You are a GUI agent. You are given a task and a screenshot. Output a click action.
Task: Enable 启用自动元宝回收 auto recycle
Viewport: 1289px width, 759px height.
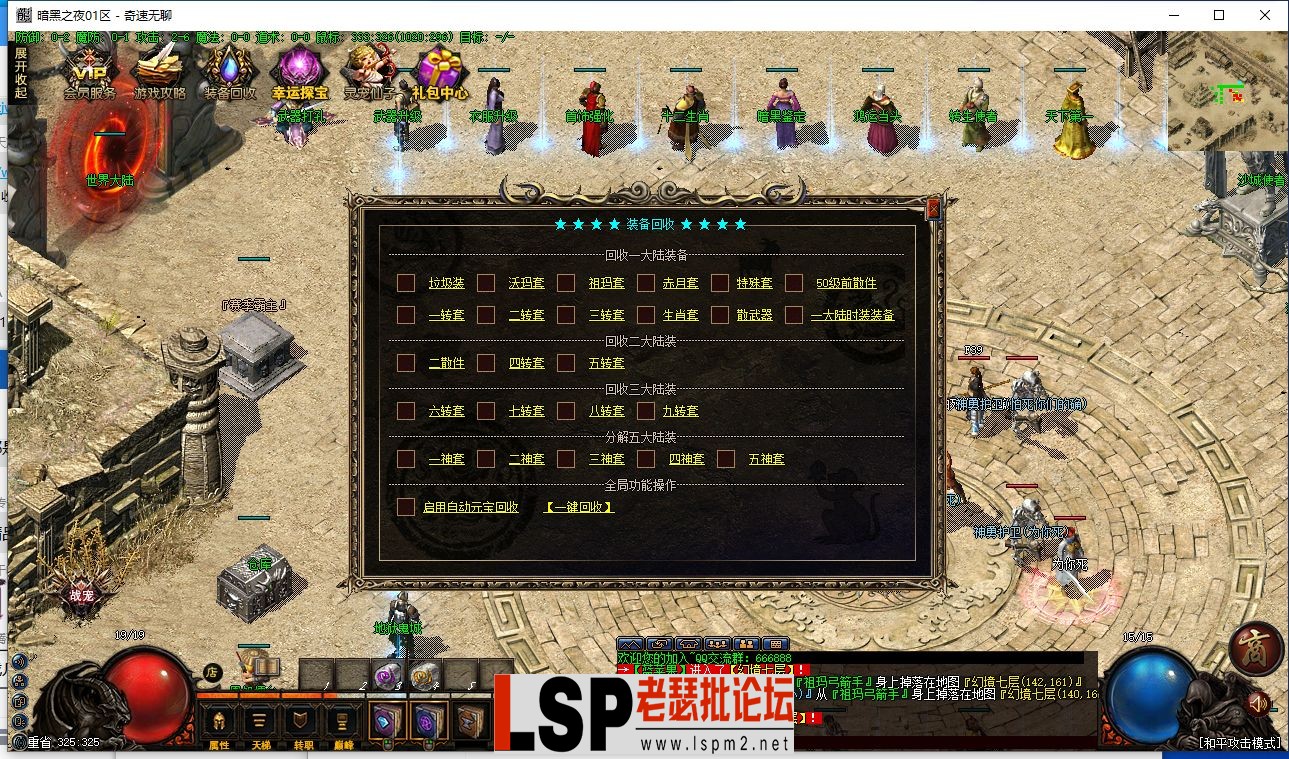tap(406, 507)
